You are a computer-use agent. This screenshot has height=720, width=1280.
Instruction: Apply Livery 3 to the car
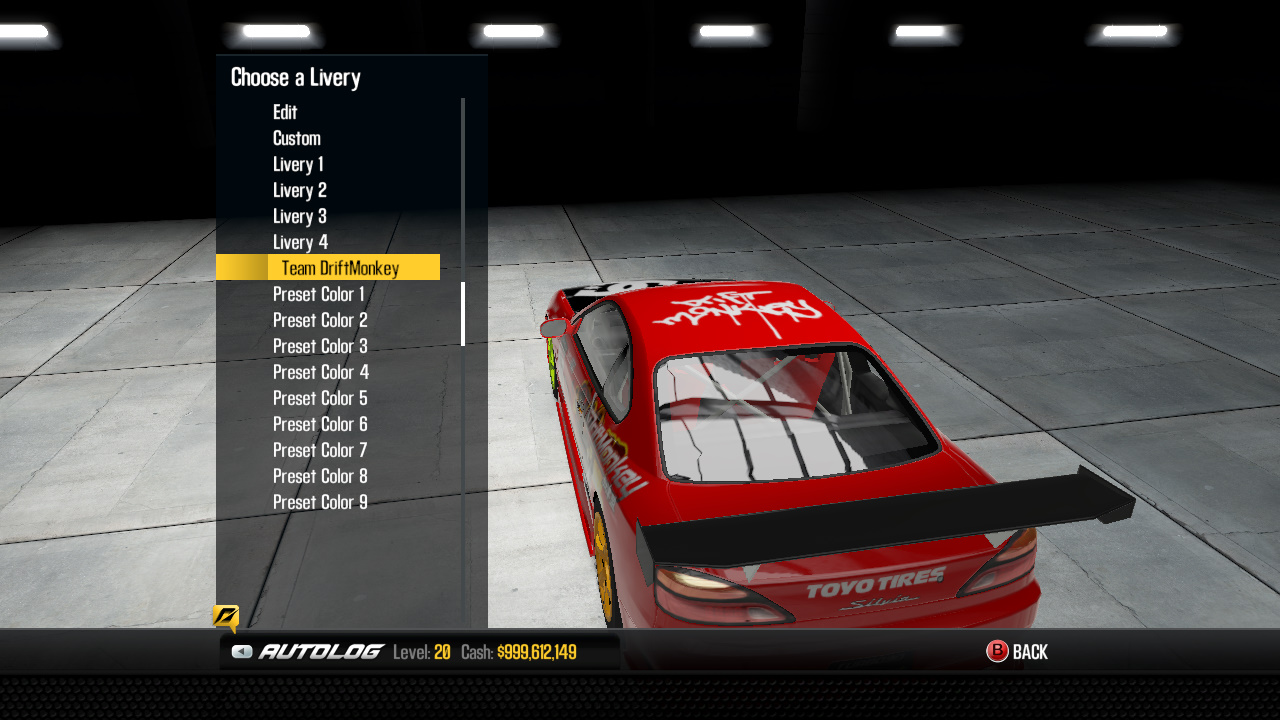299,216
